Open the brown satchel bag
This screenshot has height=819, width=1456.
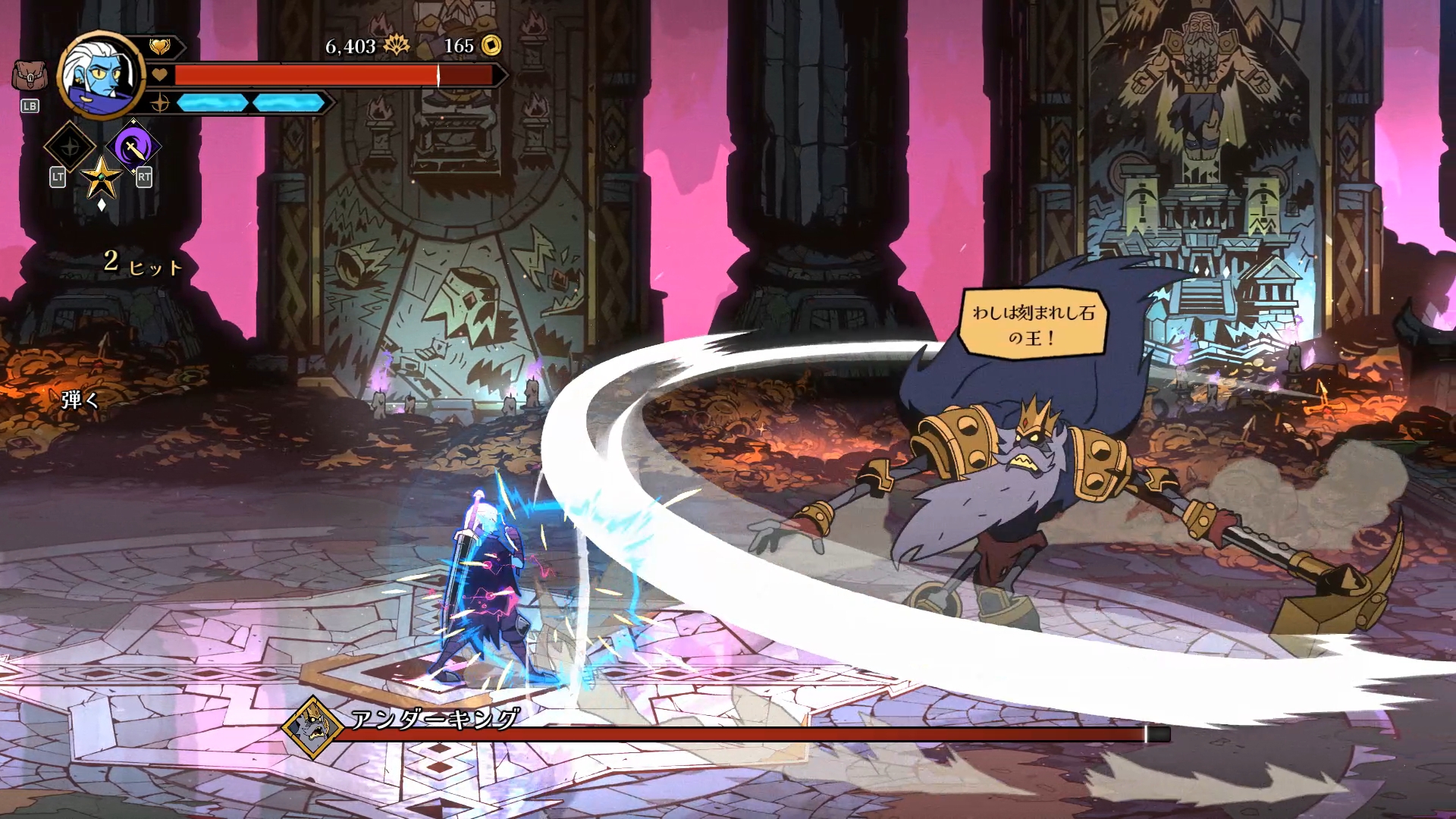[30, 76]
